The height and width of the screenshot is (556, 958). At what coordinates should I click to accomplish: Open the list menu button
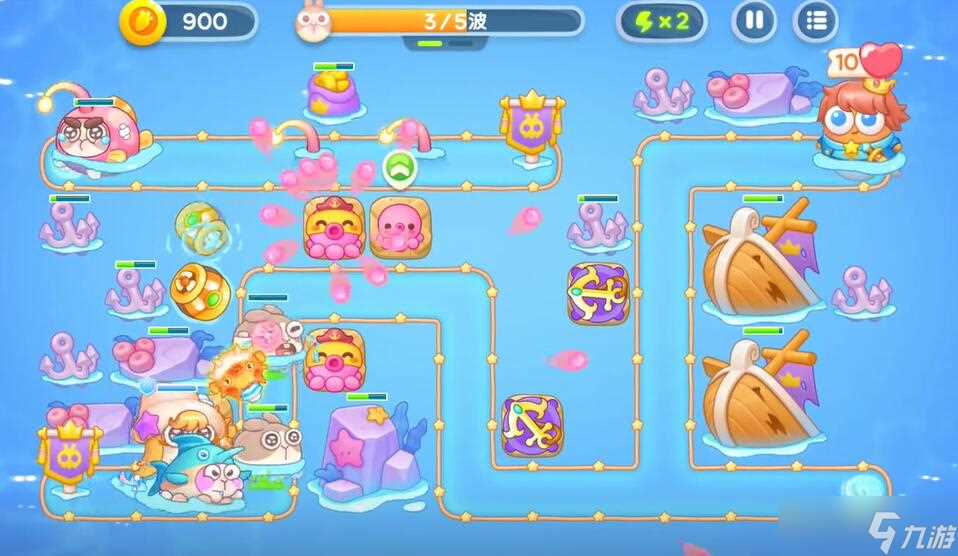coord(816,21)
